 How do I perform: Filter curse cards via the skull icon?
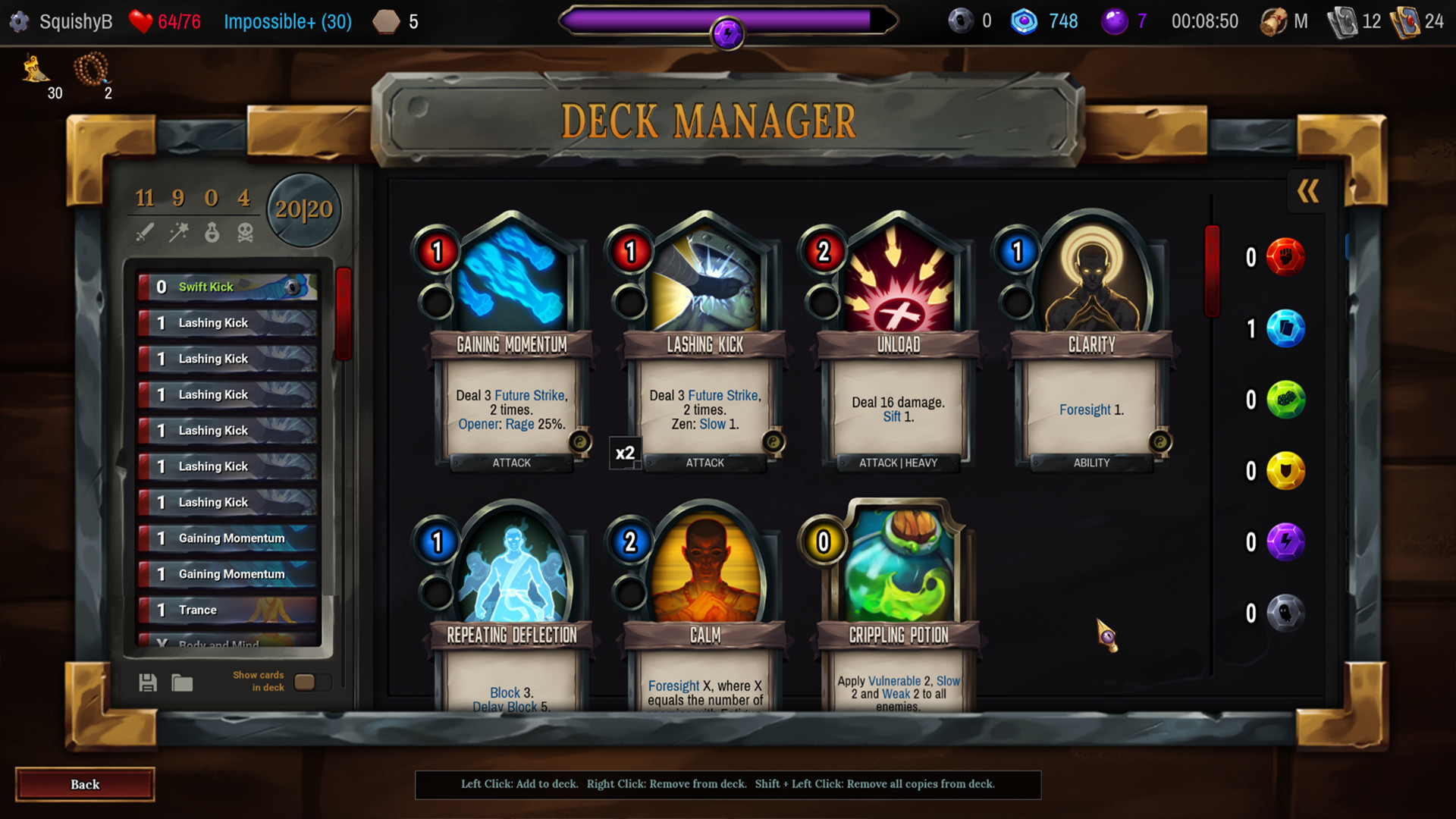[246, 231]
